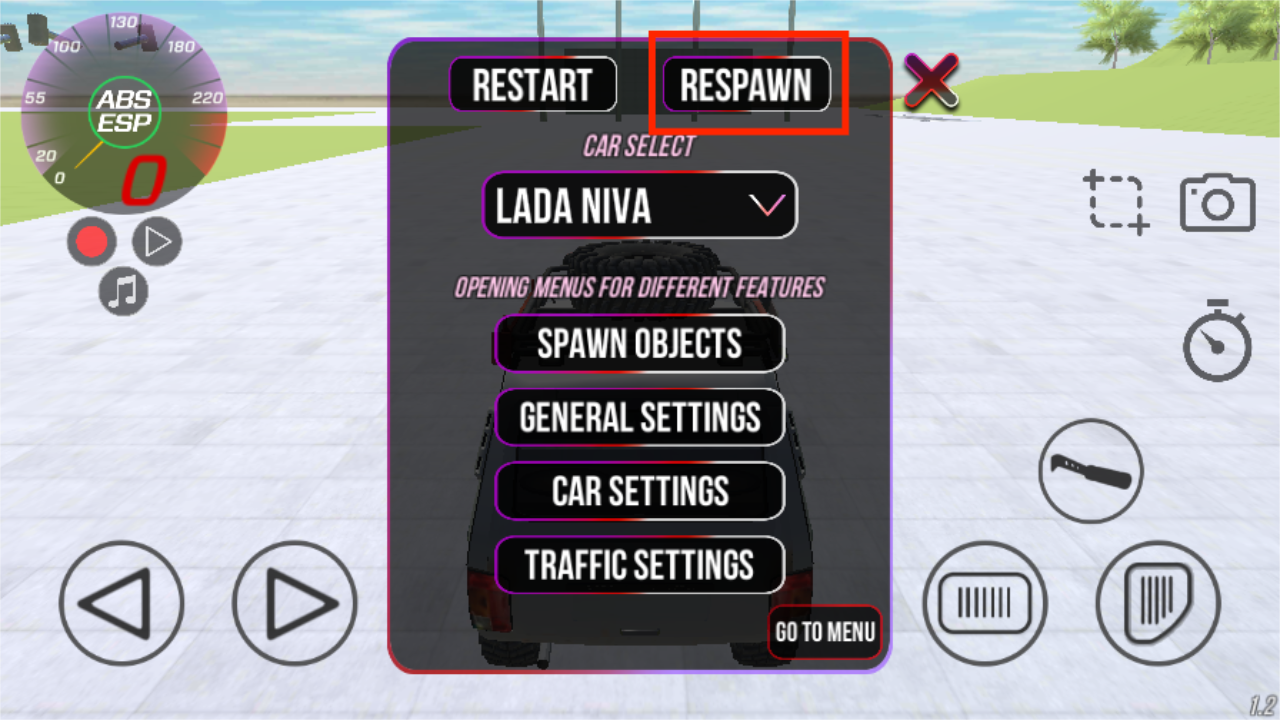Select the dashed region capture icon

(1117, 203)
